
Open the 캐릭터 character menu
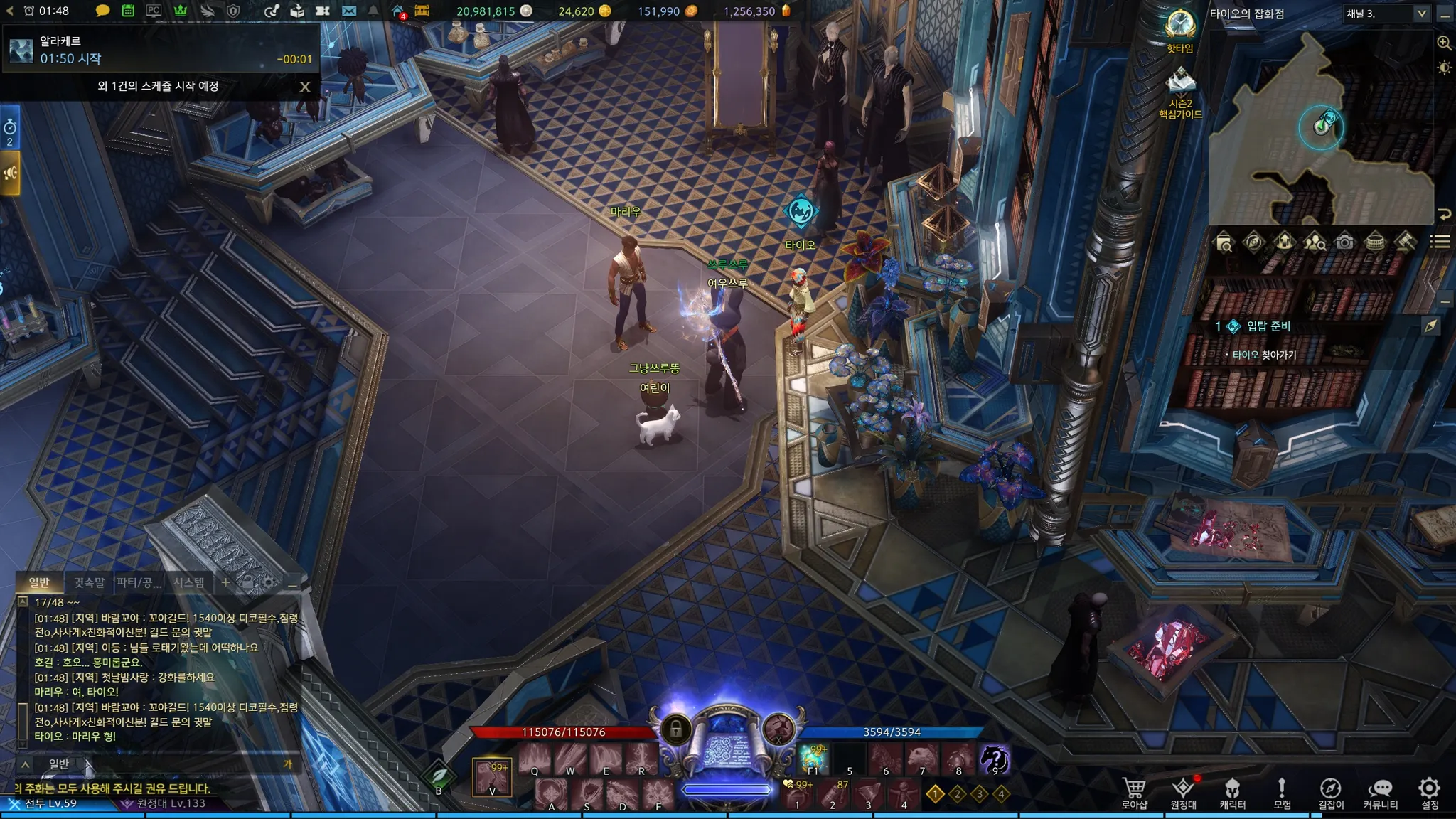[1232, 791]
